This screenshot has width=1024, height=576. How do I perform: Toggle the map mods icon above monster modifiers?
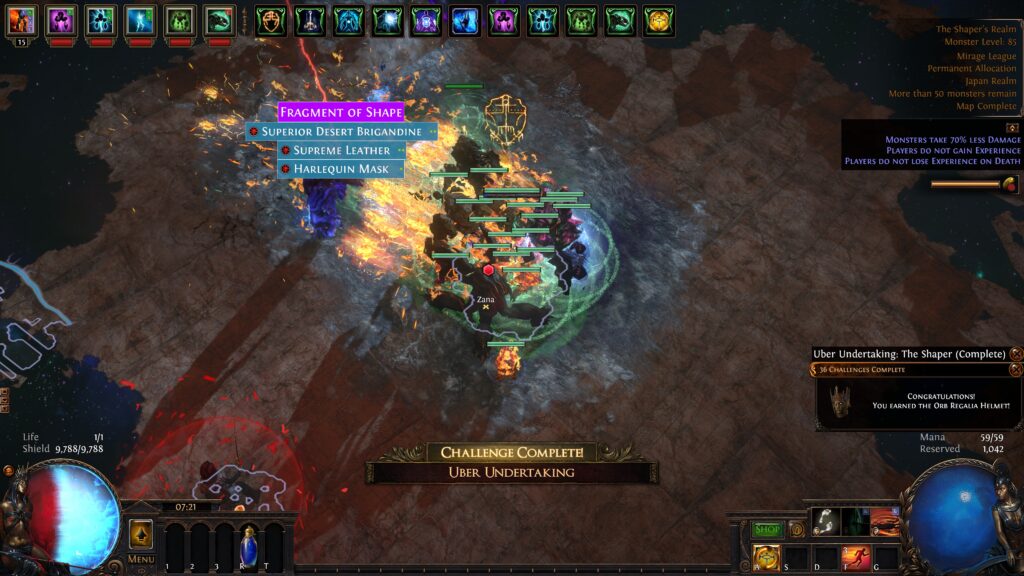pyautogui.click(x=1012, y=128)
